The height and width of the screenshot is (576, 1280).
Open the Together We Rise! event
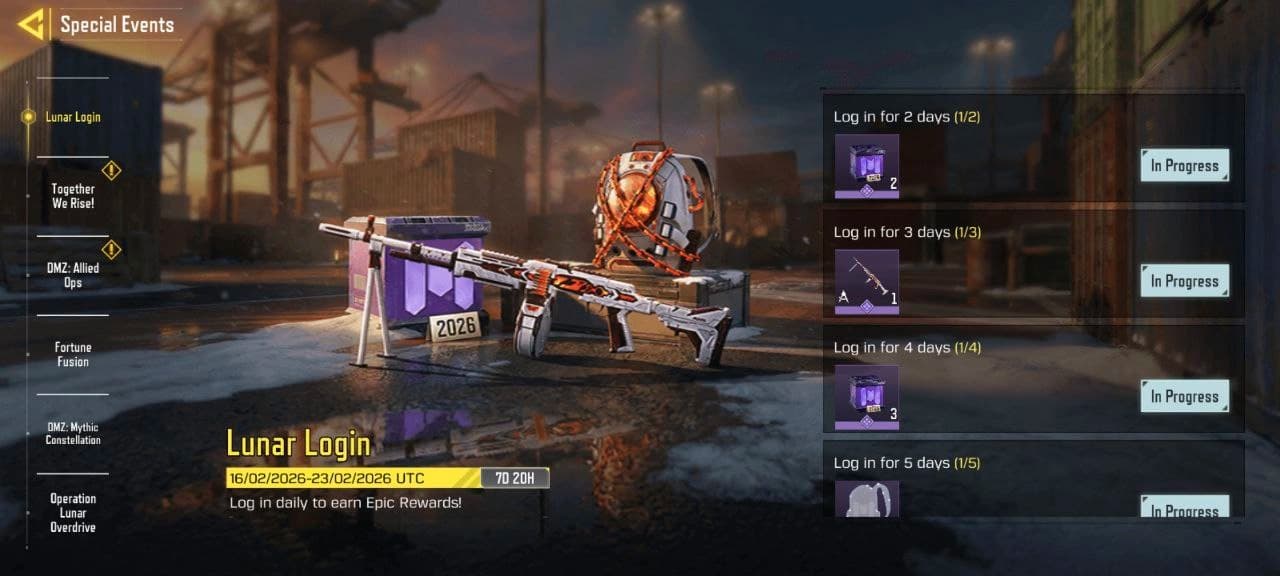tap(73, 196)
